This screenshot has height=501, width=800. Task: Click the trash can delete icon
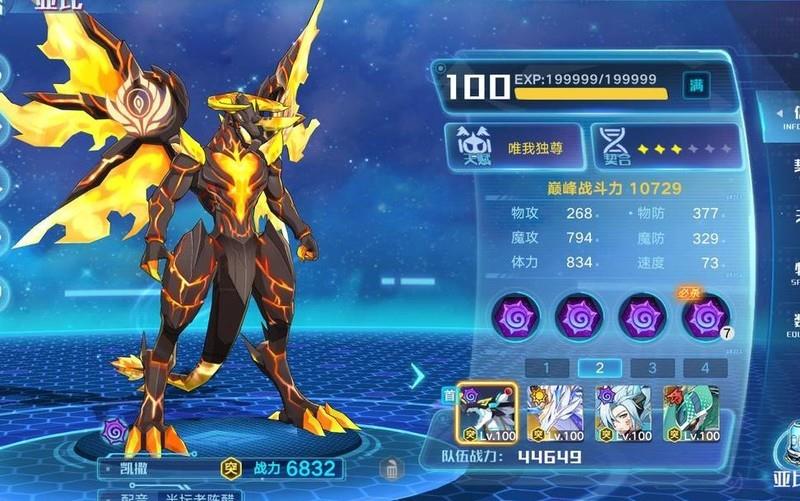[x=391, y=467]
